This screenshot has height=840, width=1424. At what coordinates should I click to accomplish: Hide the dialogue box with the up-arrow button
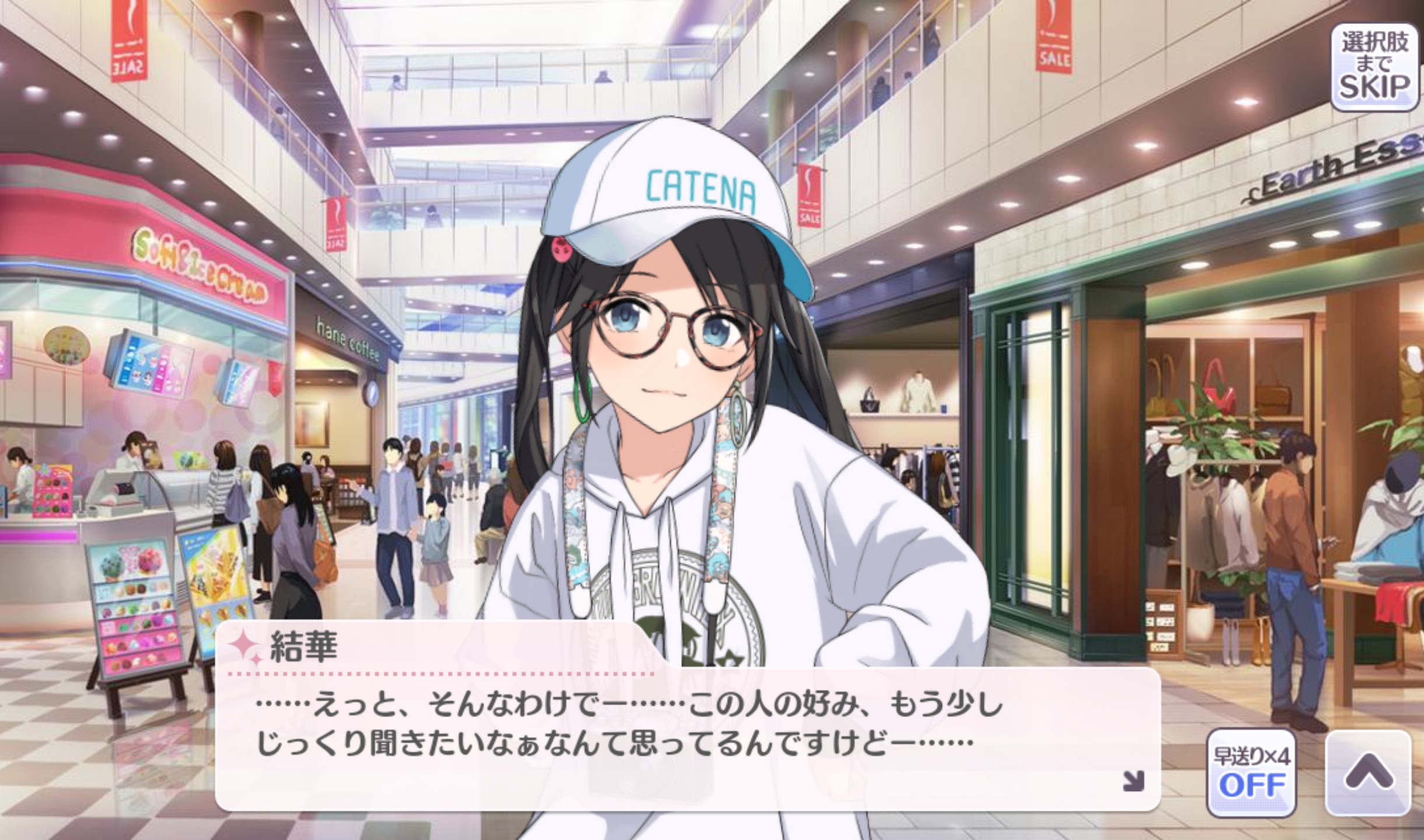coord(1368,772)
